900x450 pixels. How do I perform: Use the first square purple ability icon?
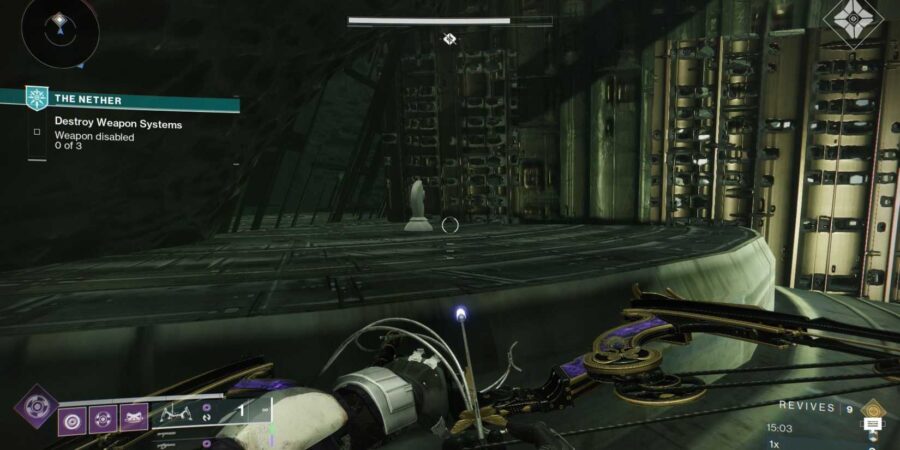click(73, 418)
